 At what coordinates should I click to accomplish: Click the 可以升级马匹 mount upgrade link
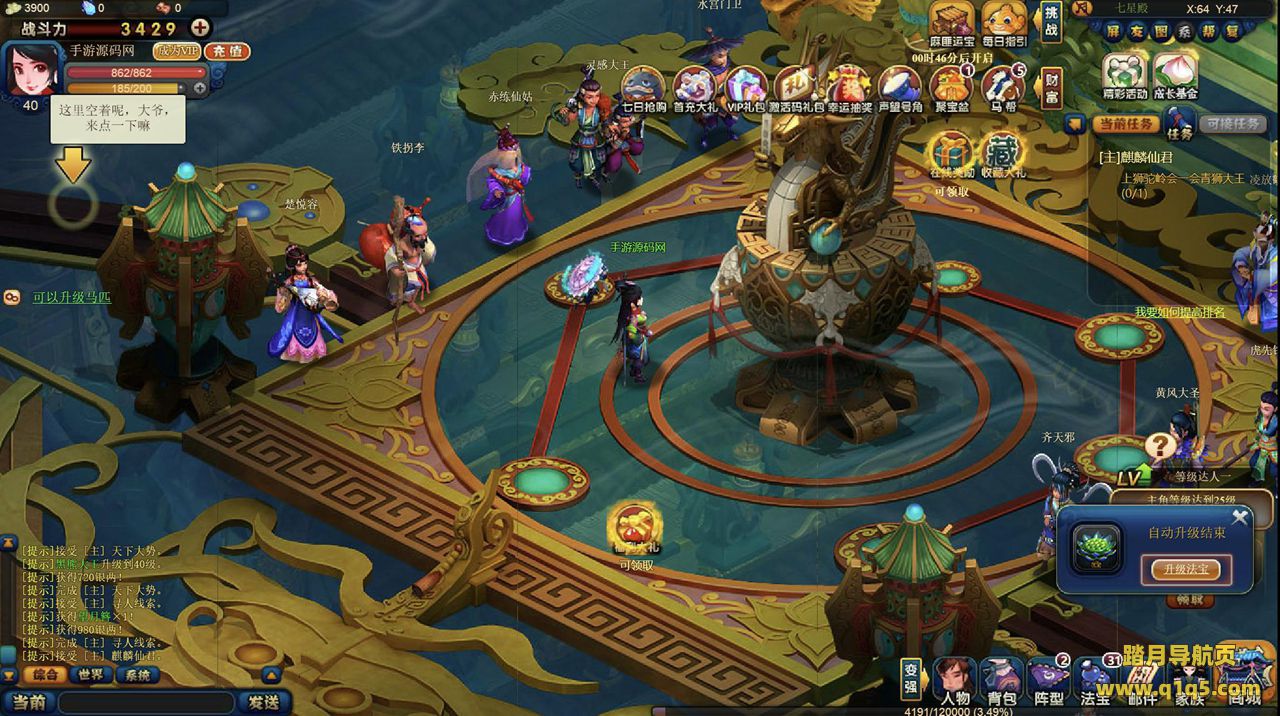tap(72, 297)
